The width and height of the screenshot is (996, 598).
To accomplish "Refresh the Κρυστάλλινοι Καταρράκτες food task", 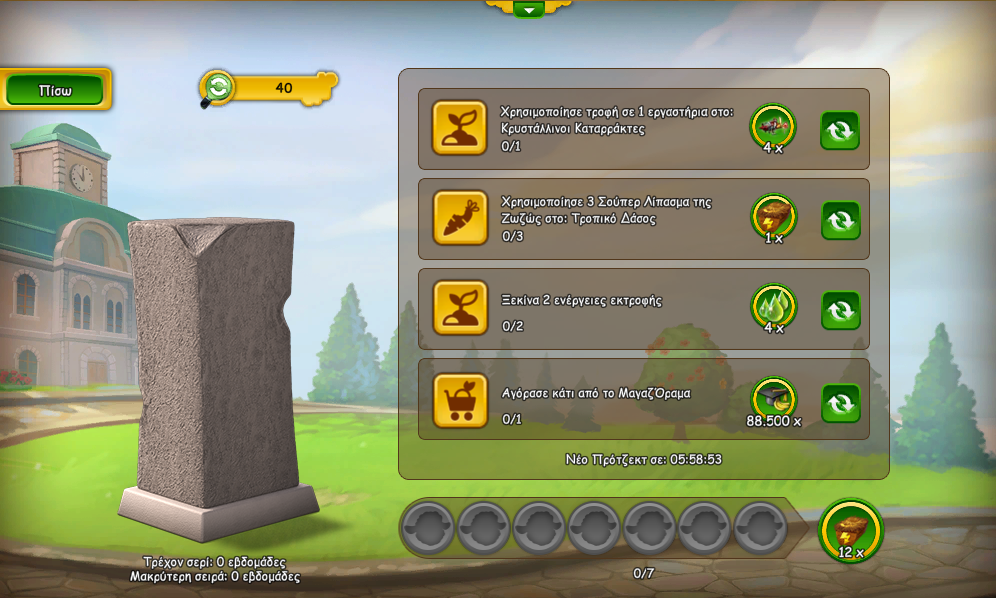I will tap(840, 130).
